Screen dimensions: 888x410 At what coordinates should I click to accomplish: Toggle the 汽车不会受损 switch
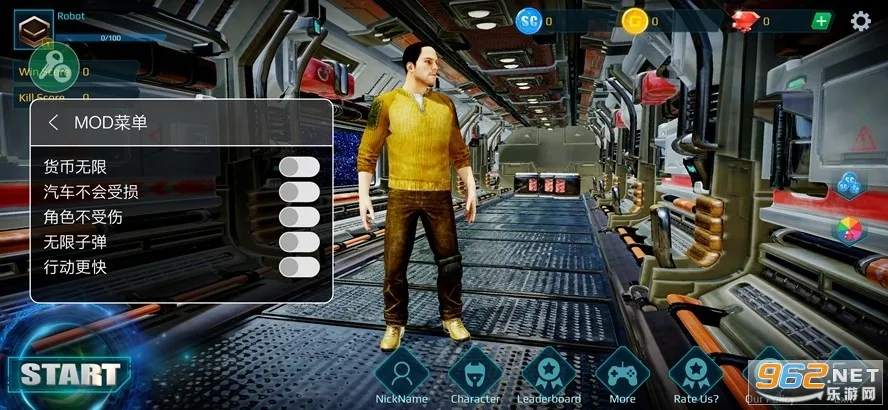click(299, 191)
